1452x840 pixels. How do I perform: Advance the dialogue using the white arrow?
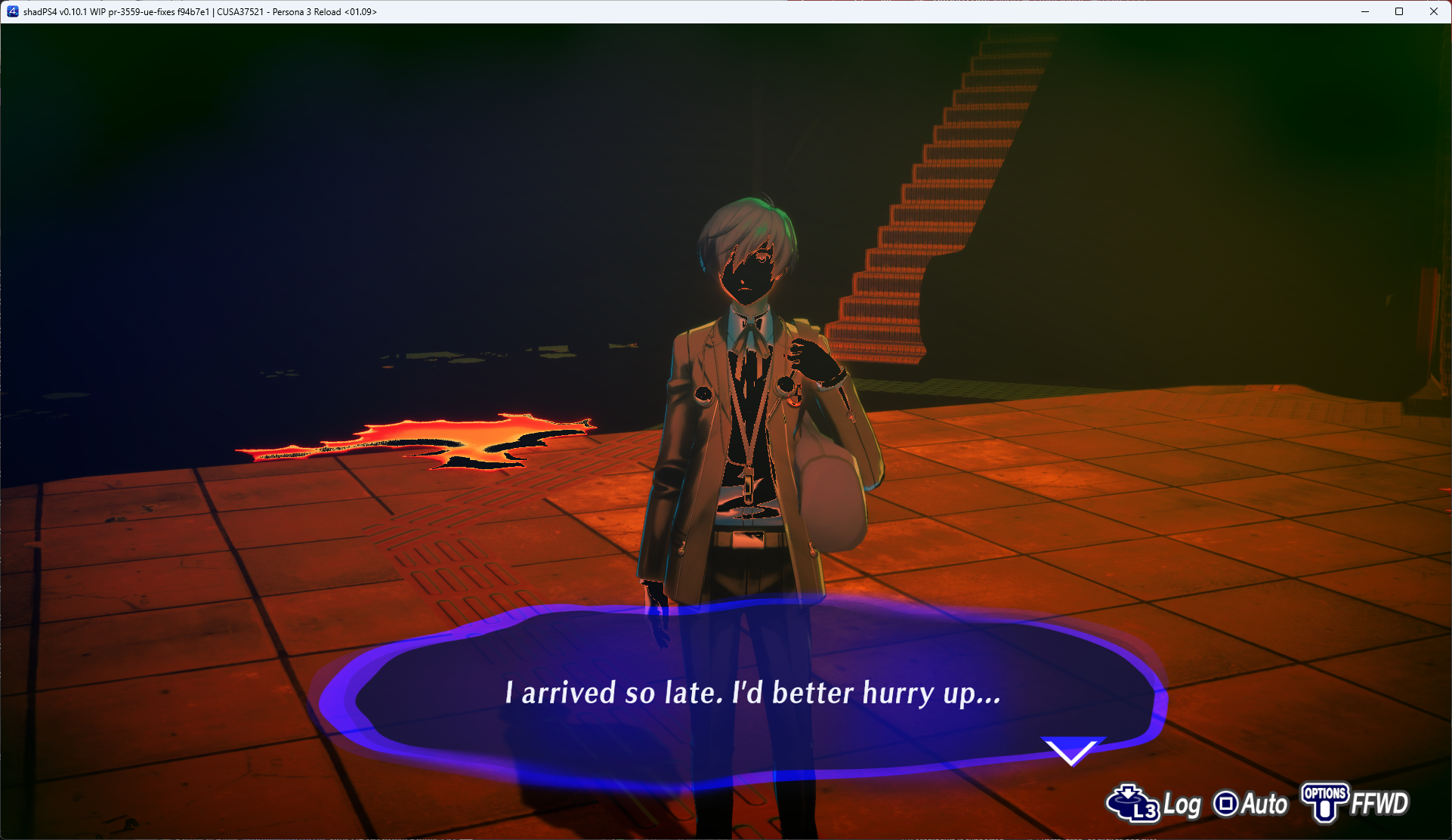click(x=1071, y=750)
